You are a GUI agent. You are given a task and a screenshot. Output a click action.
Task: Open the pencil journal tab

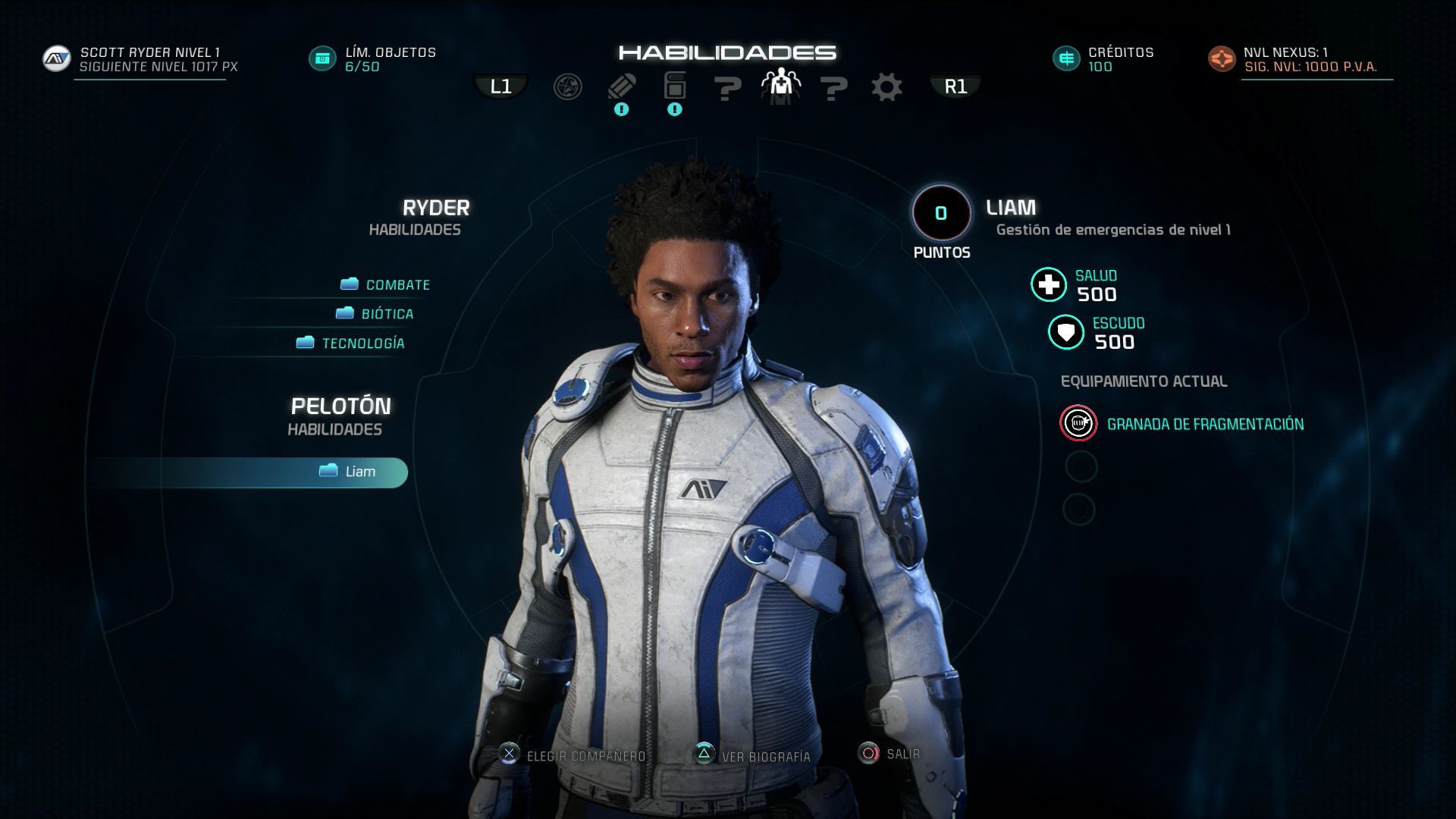pos(622,87)
